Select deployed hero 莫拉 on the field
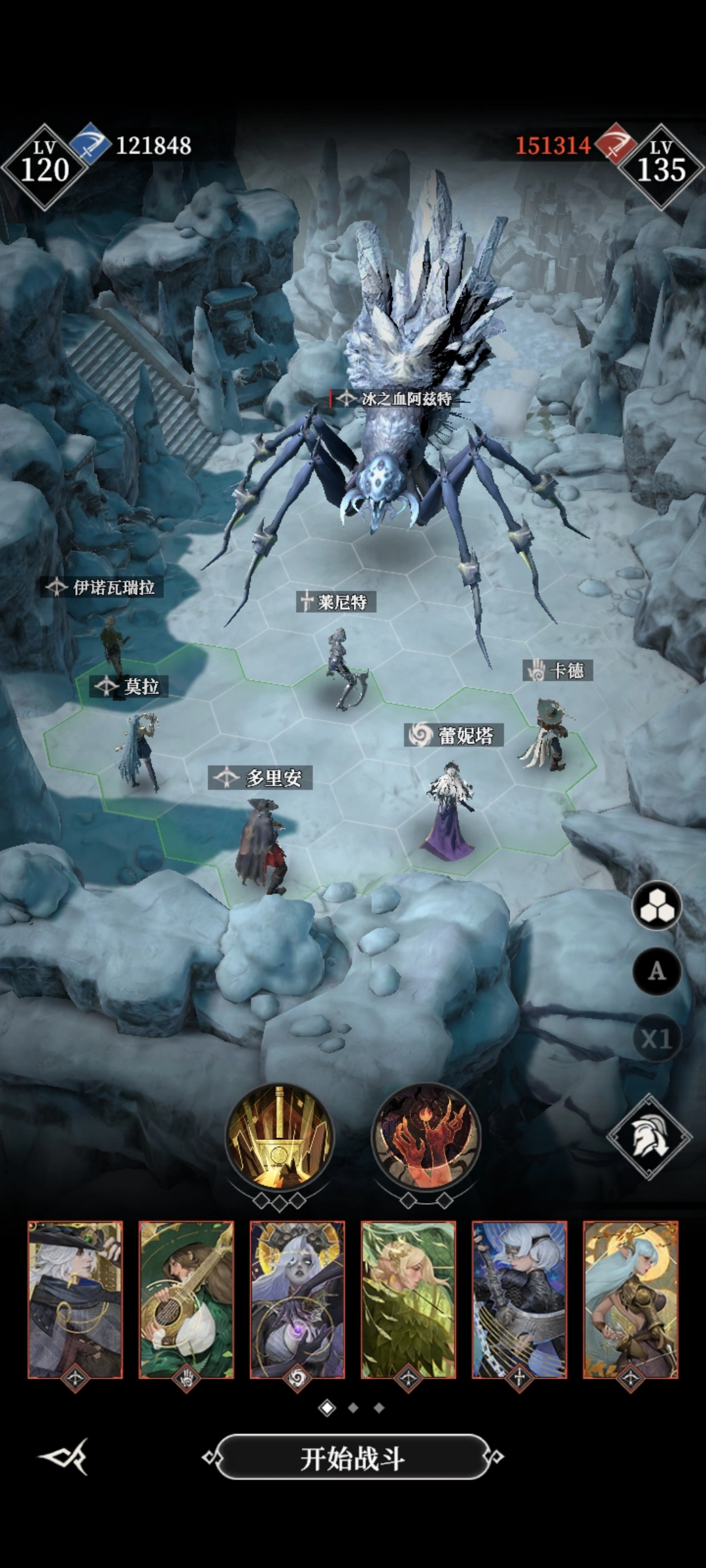 (x=139, y=751)
